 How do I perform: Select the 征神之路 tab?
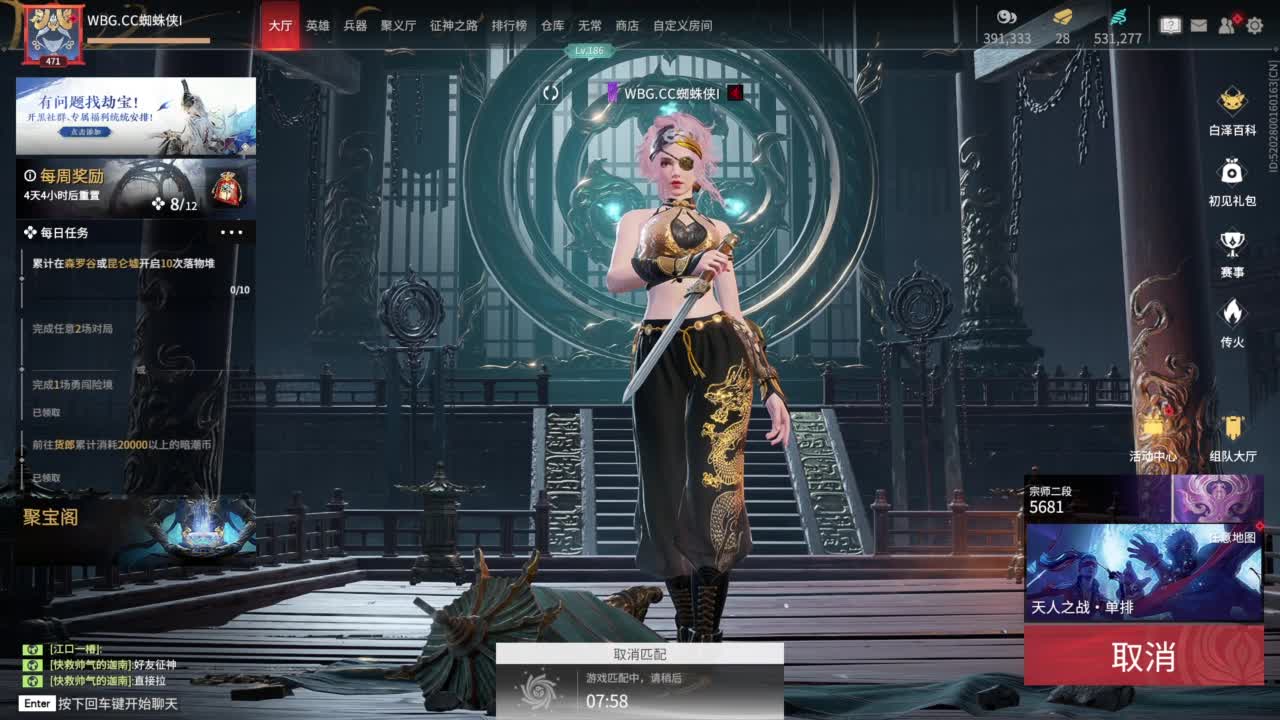point(453,26)
